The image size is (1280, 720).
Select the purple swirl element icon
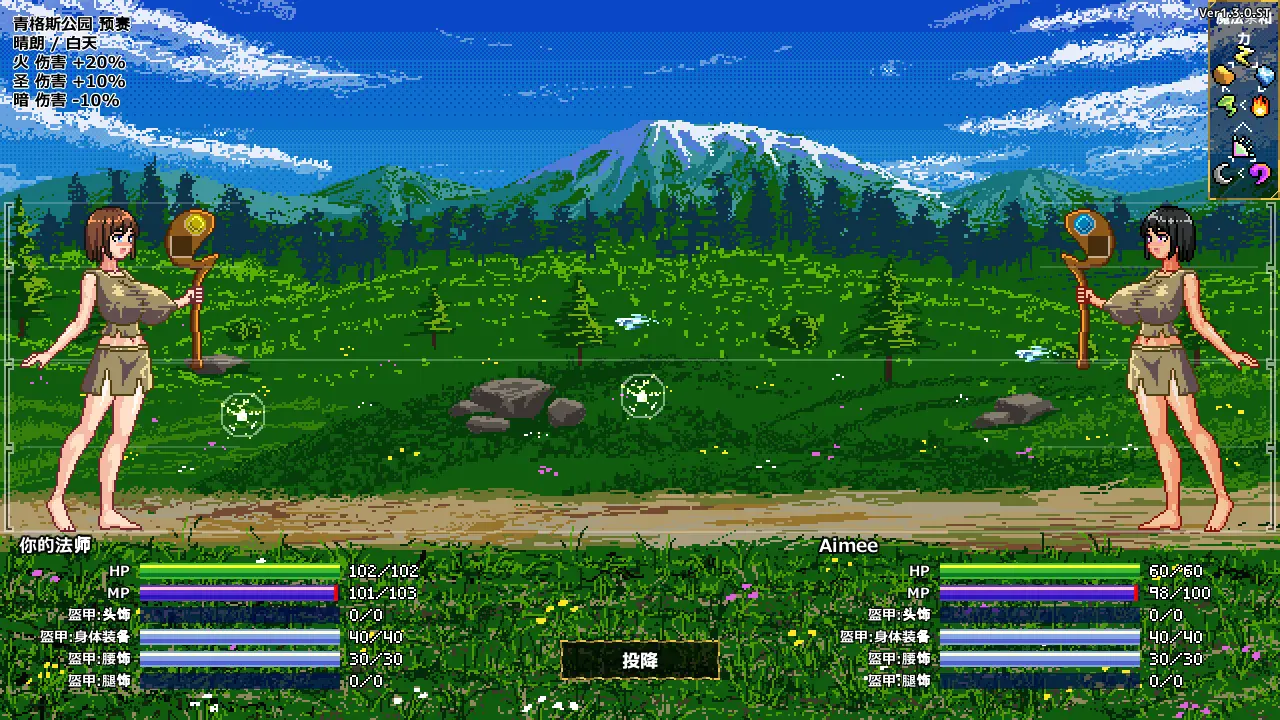[1260, 175]
